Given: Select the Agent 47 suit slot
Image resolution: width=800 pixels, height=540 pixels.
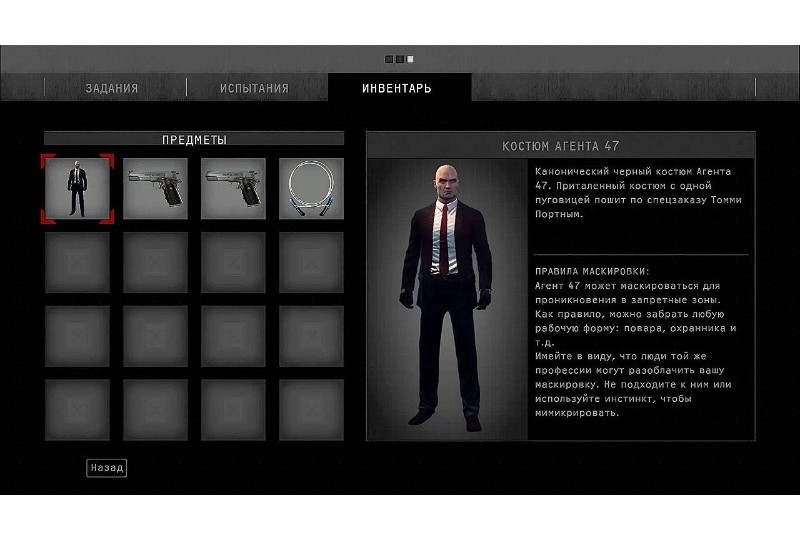Looking at the screenshot, I should click(x=78, y=188).
